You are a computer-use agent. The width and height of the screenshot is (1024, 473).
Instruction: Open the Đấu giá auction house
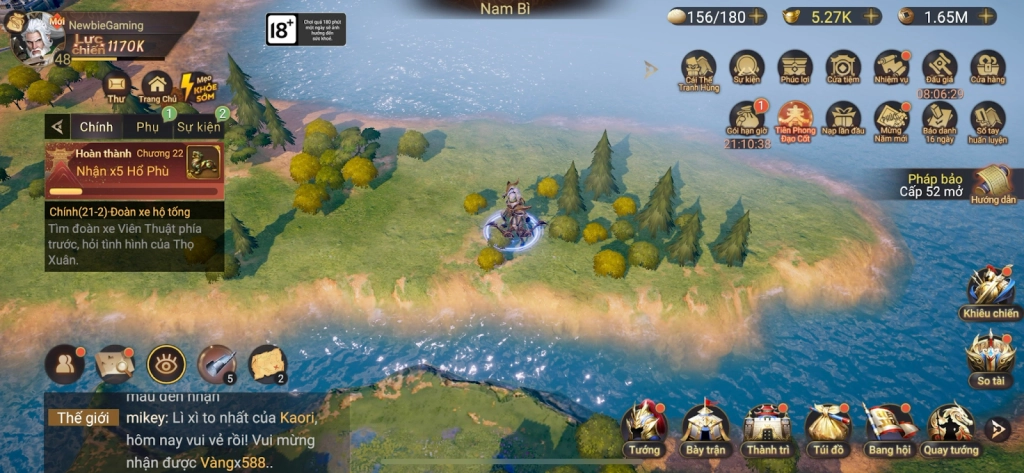939,68
